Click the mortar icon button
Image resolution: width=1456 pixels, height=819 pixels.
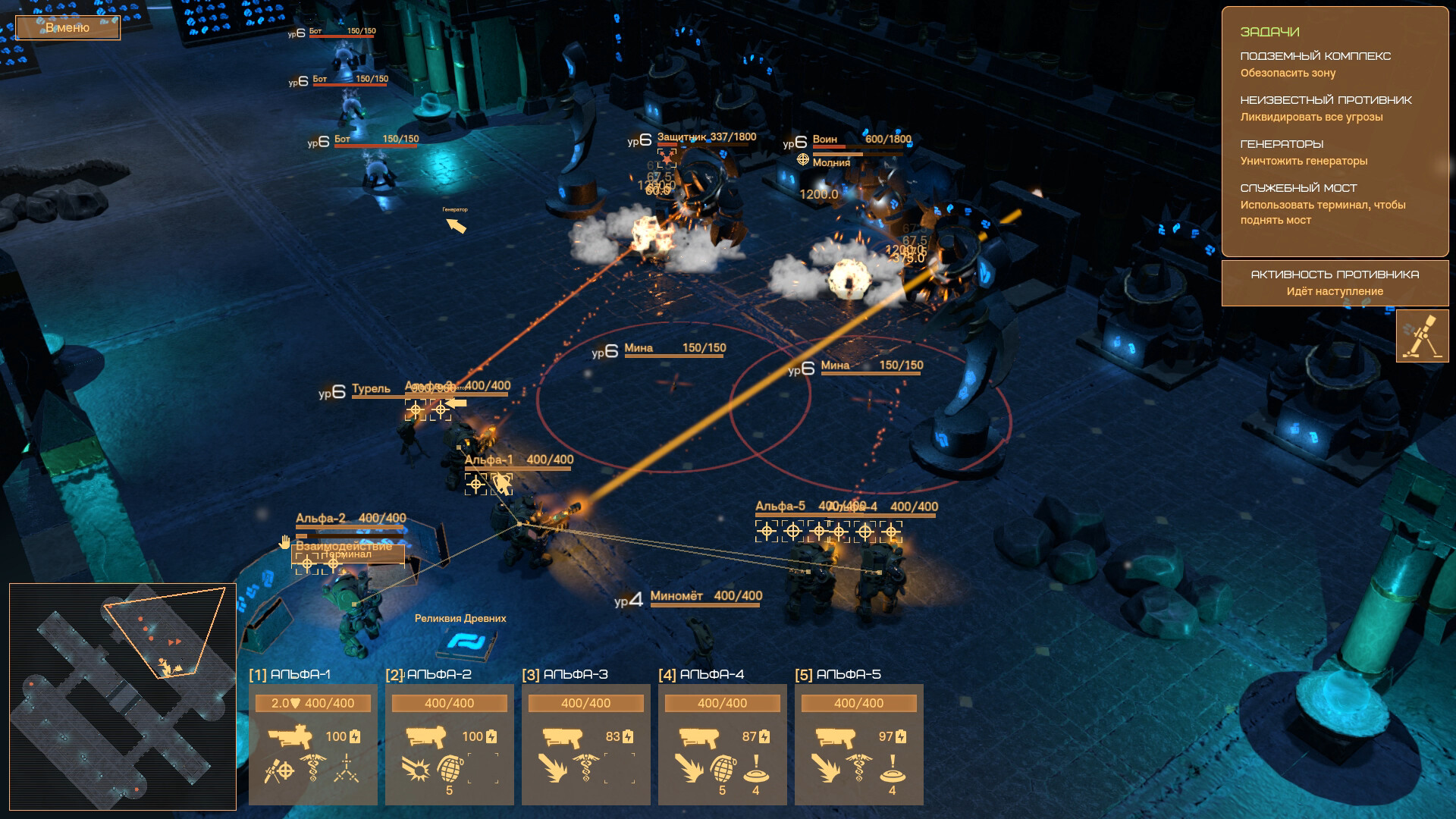[1422, 336]
